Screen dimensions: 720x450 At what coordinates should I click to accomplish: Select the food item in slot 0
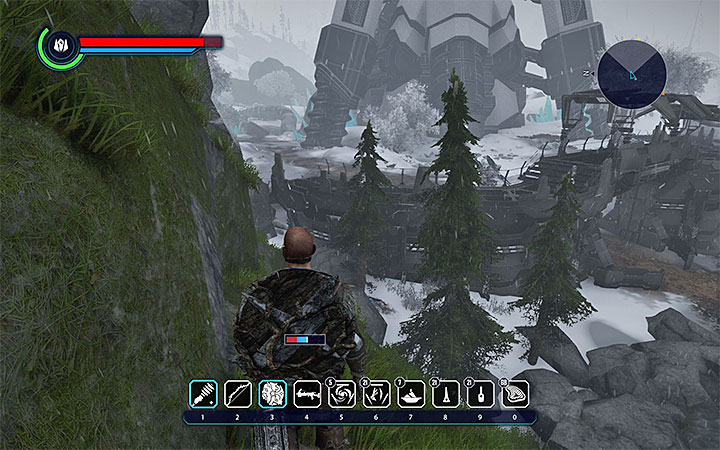[516, 394]
